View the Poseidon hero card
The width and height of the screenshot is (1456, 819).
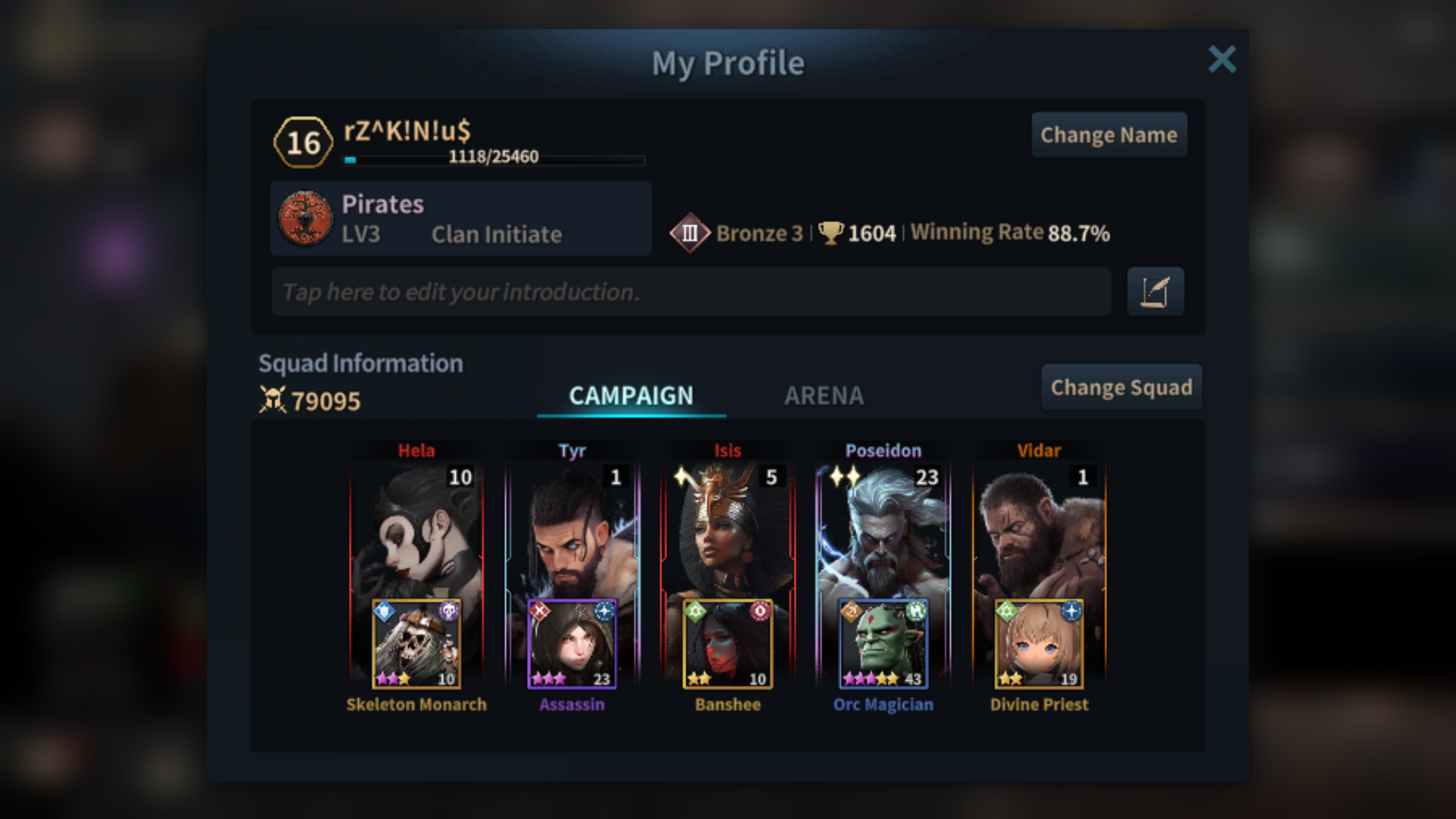click(x=883, y=531)
